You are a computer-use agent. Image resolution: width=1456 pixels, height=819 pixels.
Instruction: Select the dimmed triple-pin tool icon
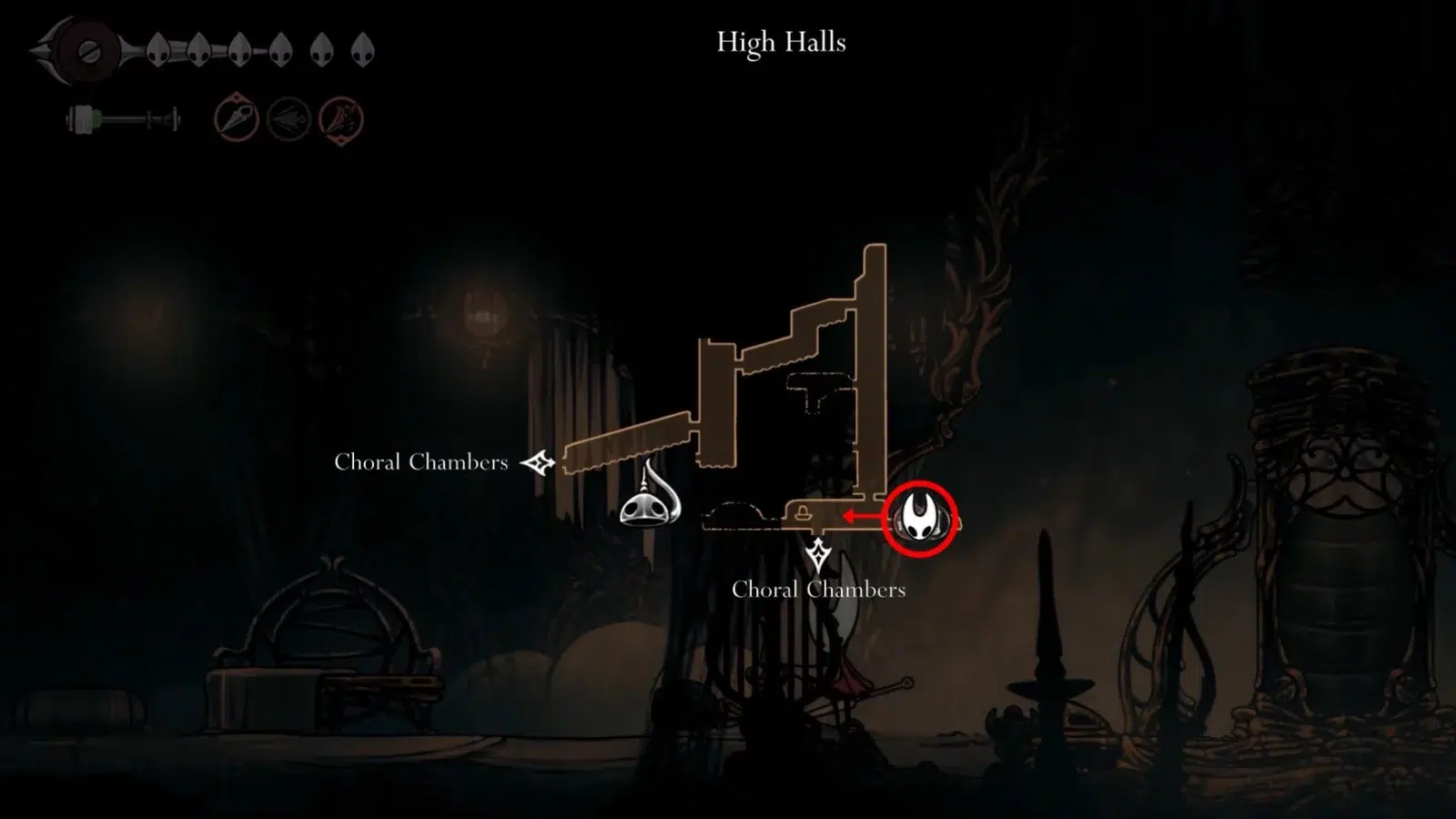pos(288,119)
